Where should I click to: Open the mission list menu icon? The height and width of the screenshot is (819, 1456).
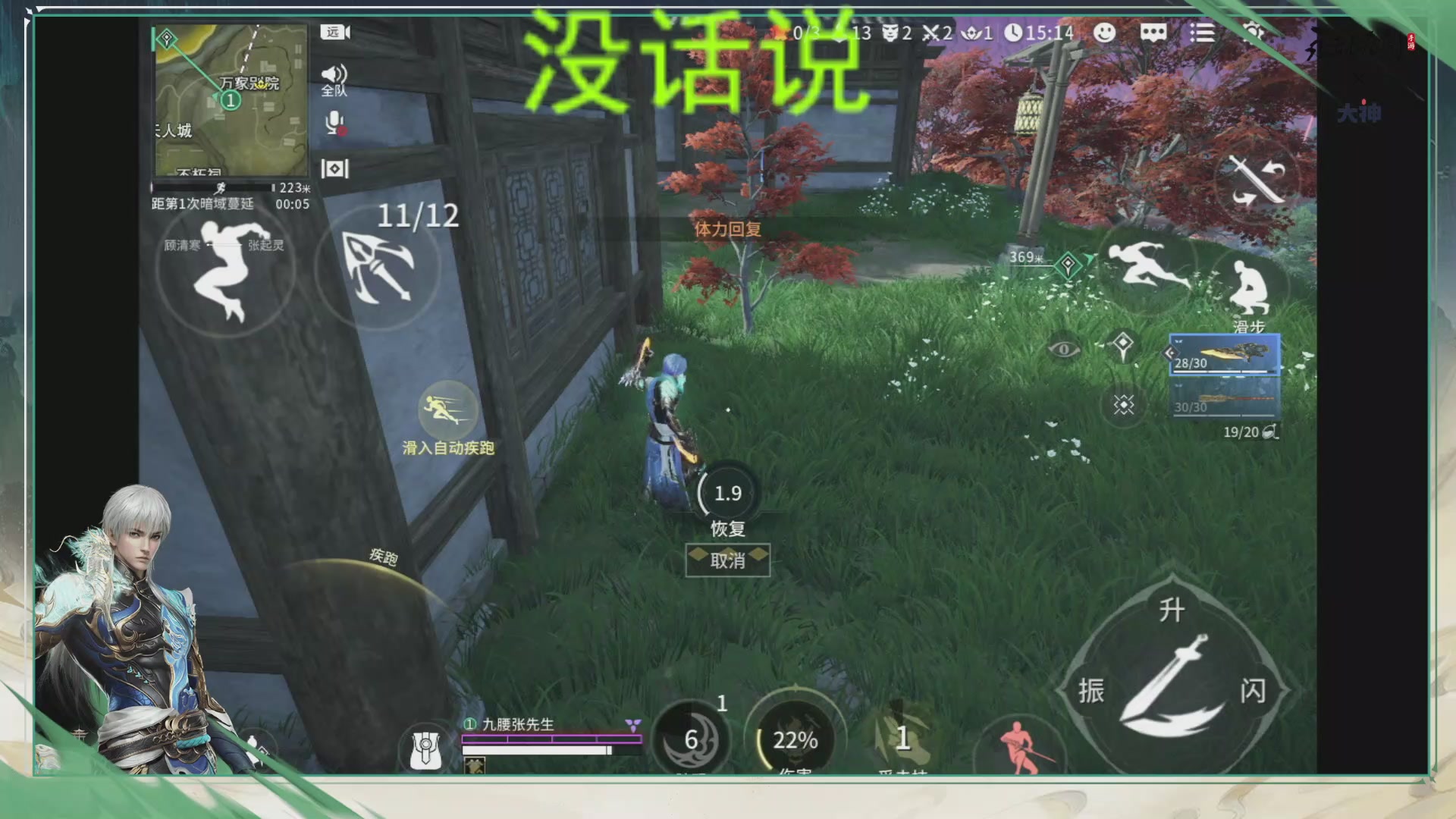point(1204,33)
